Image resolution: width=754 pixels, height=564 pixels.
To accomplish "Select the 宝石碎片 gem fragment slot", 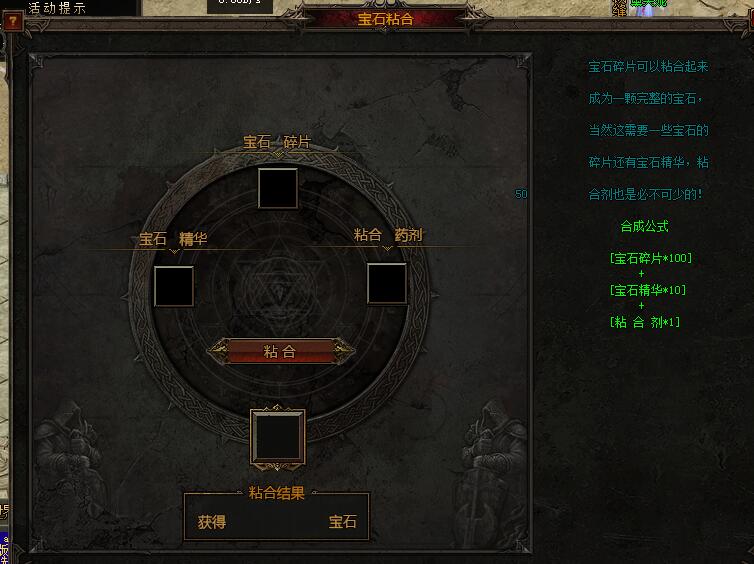I will 277,188.
